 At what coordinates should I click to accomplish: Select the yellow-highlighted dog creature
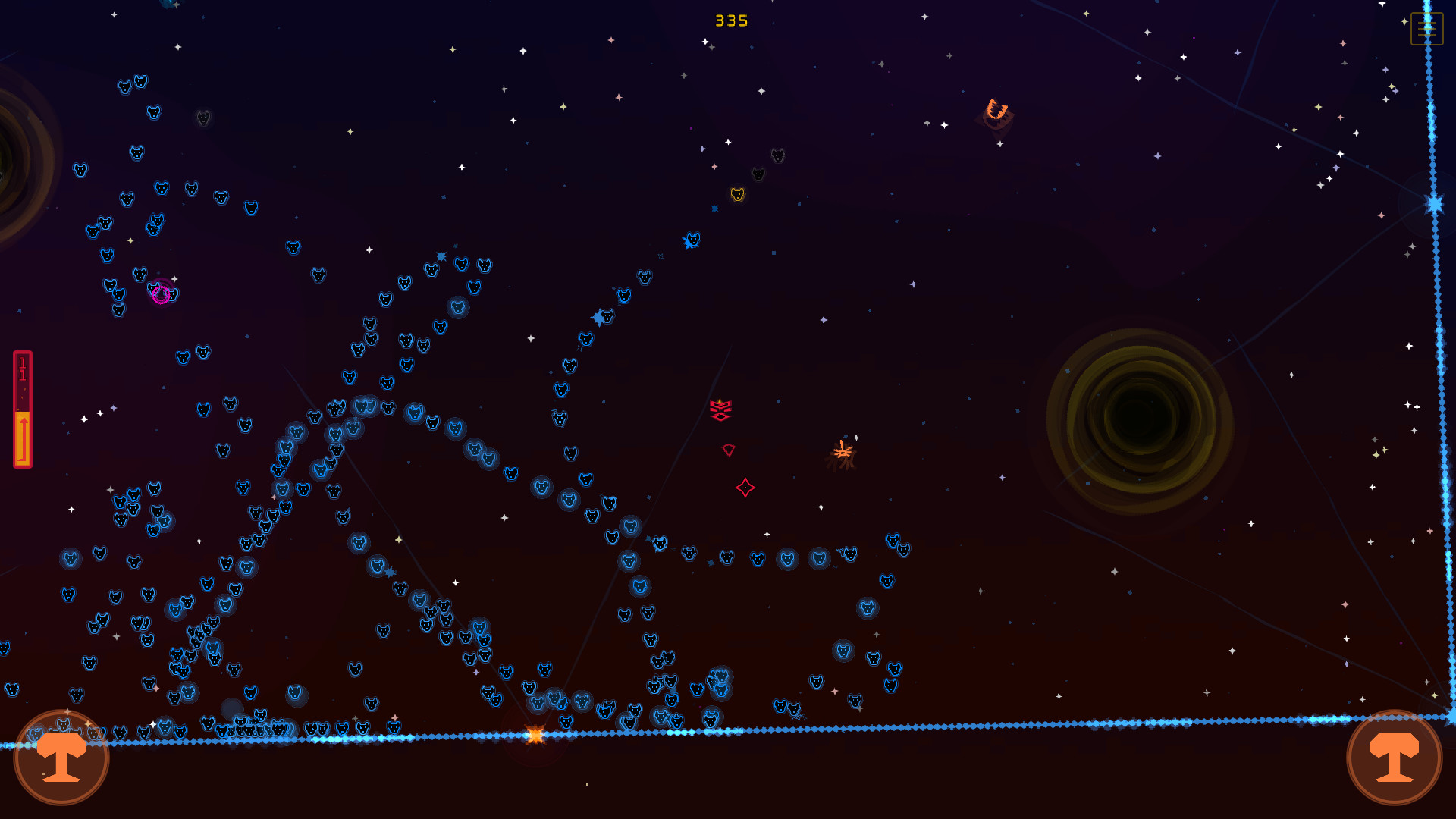pos(736,193)
